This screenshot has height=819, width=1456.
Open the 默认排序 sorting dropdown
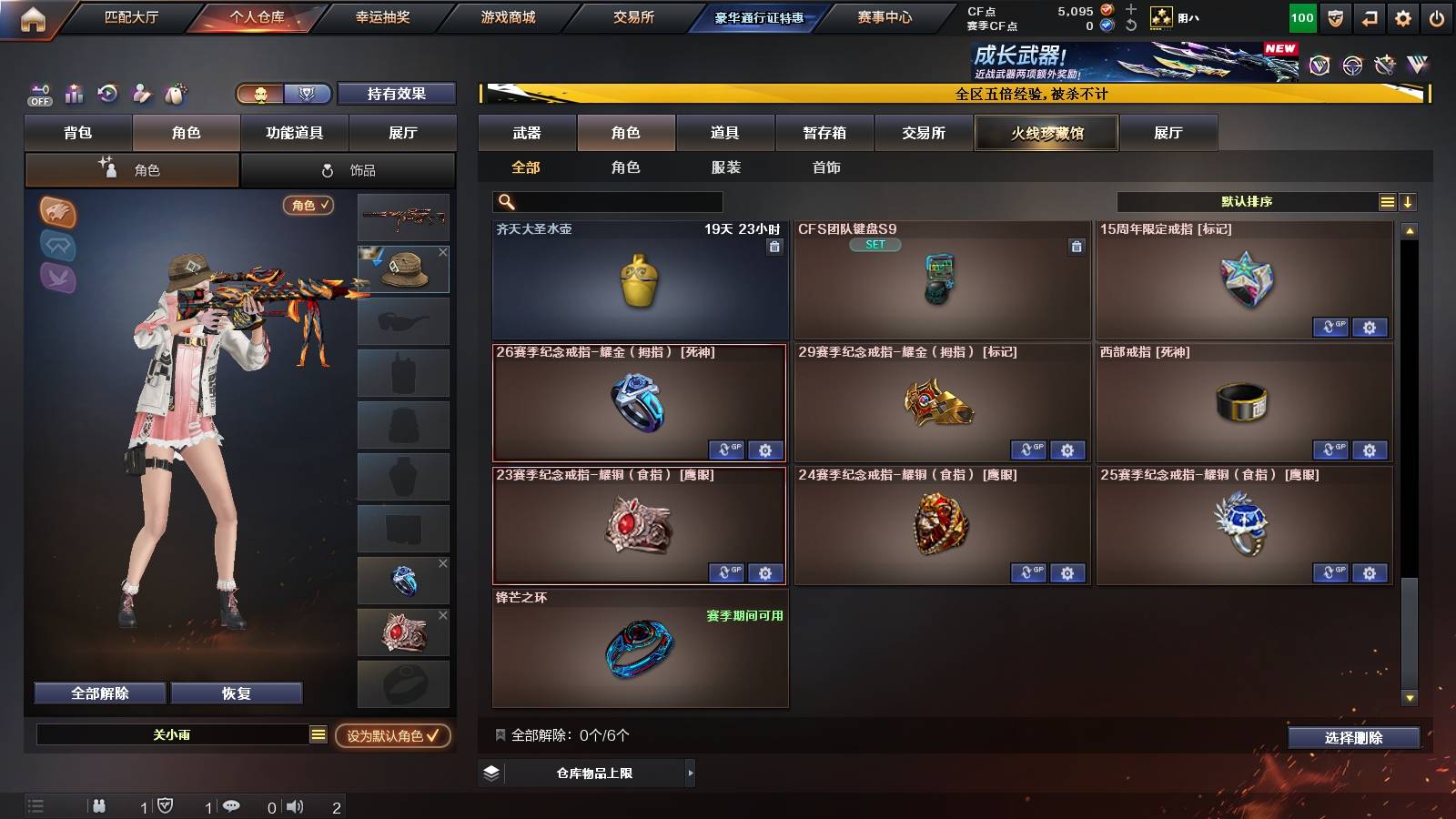[x=1247, y=201]
